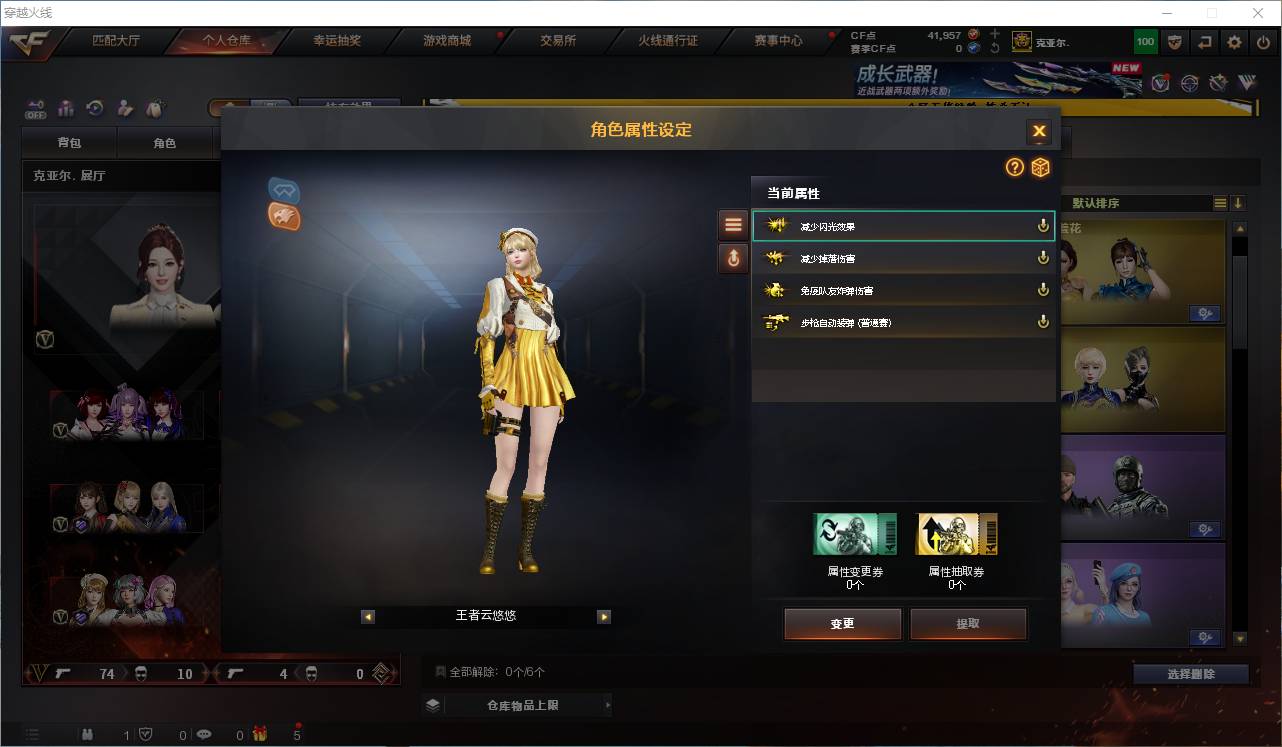The height and width of the screenshot is (747, 1282).
Task: Click the hamburger list icon beside the character model
Action: coord(733,224)
